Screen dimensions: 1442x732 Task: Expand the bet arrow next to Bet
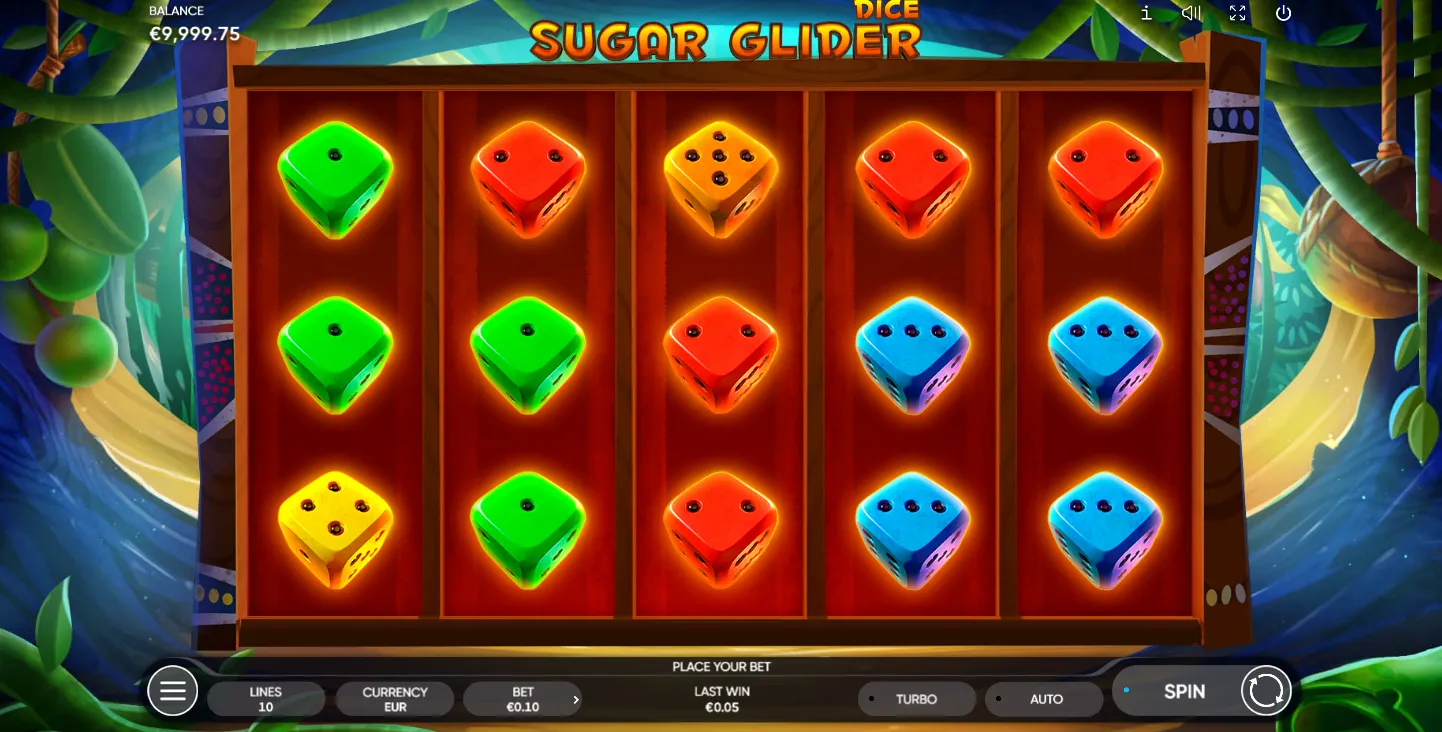pyautogui.click(x=576, y=700)
